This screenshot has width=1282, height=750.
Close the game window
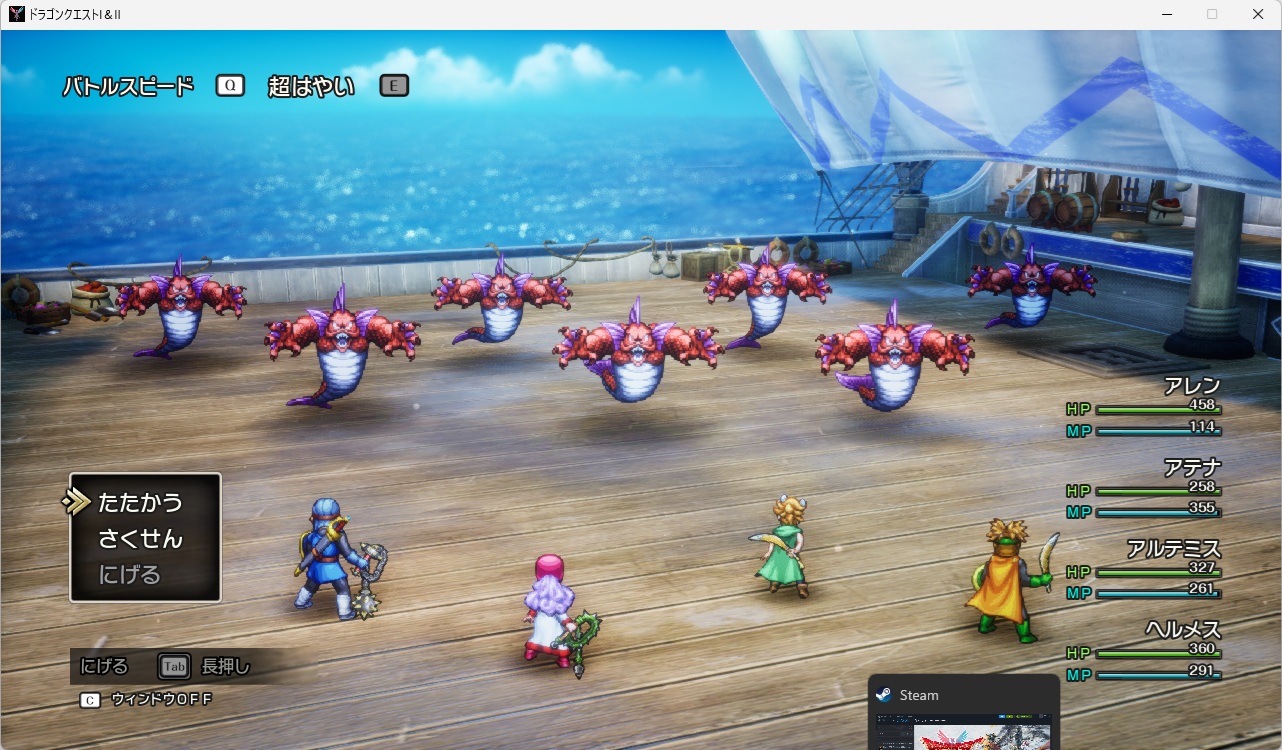(x=1258, y=14)
